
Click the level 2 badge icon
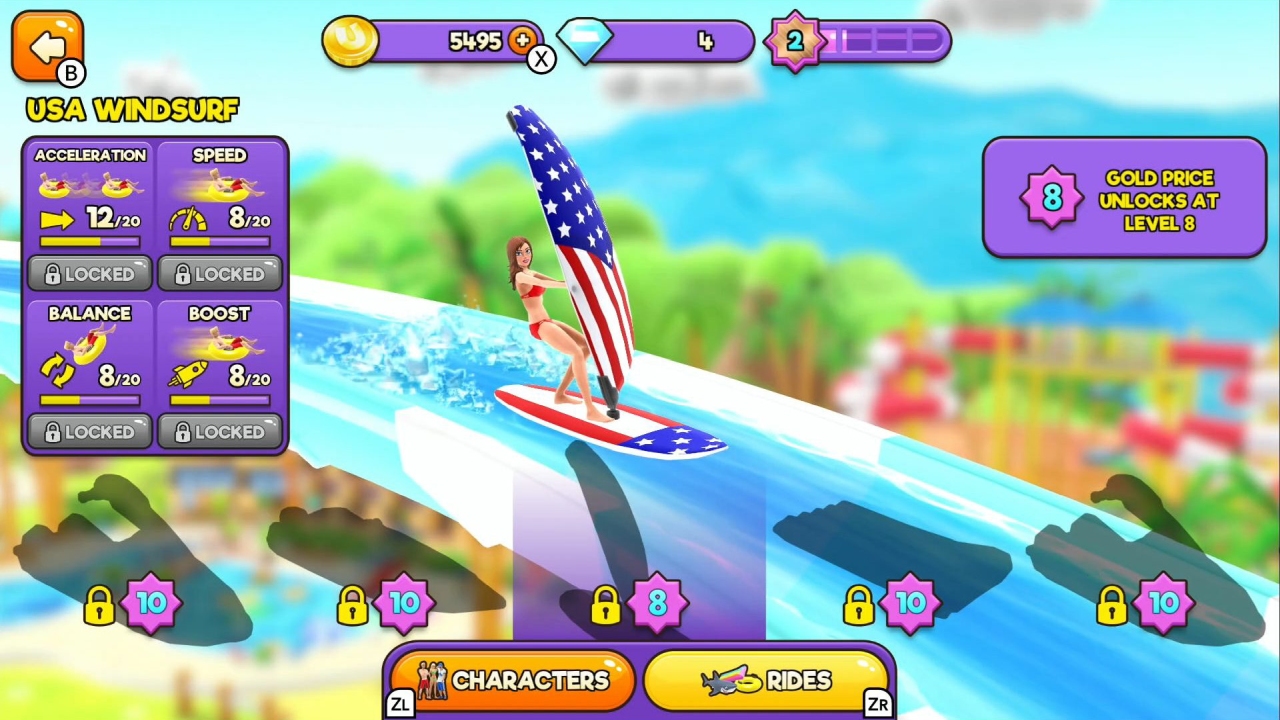click(x=797, y=41)
